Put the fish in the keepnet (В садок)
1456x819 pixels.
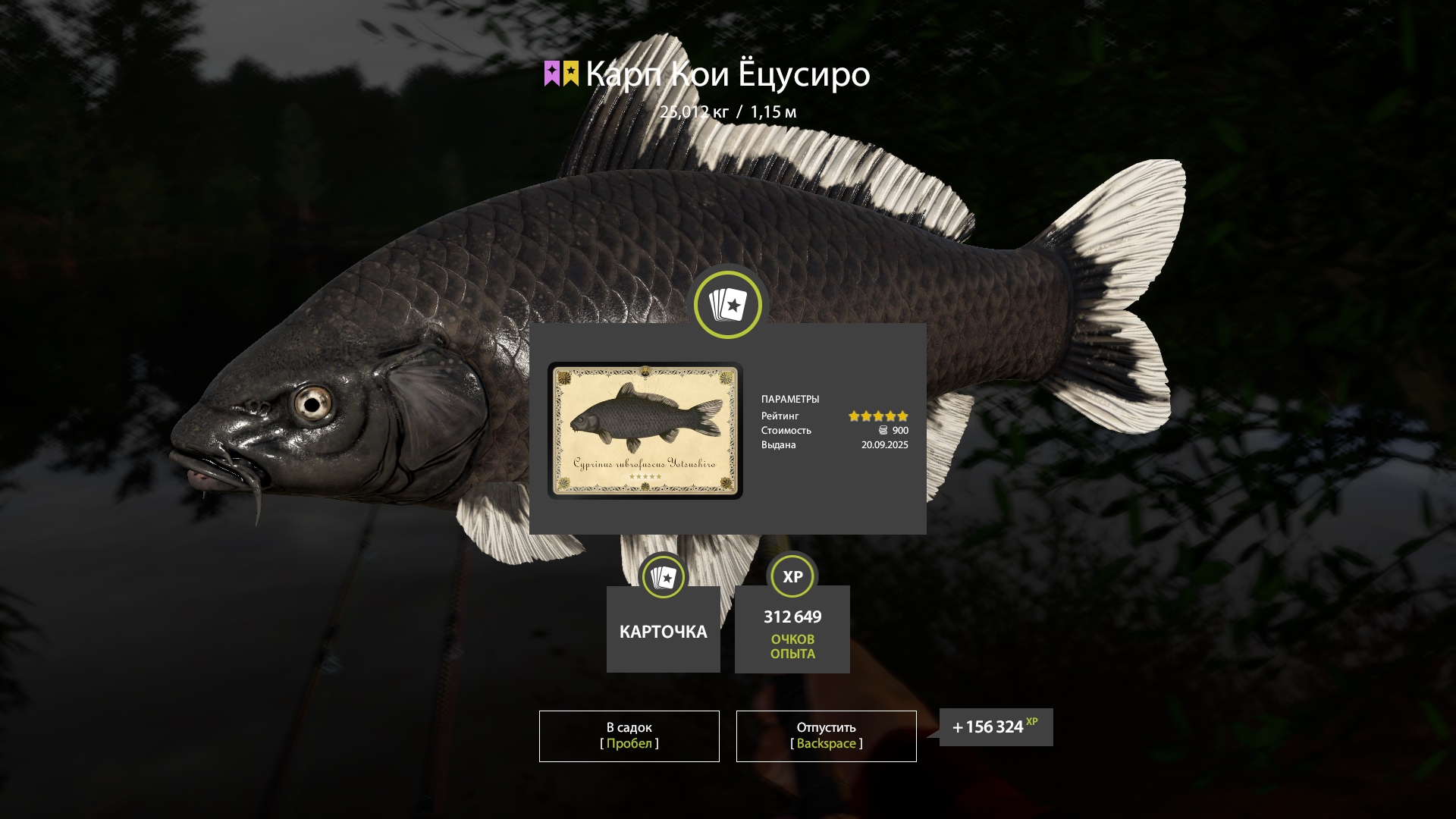629,736
